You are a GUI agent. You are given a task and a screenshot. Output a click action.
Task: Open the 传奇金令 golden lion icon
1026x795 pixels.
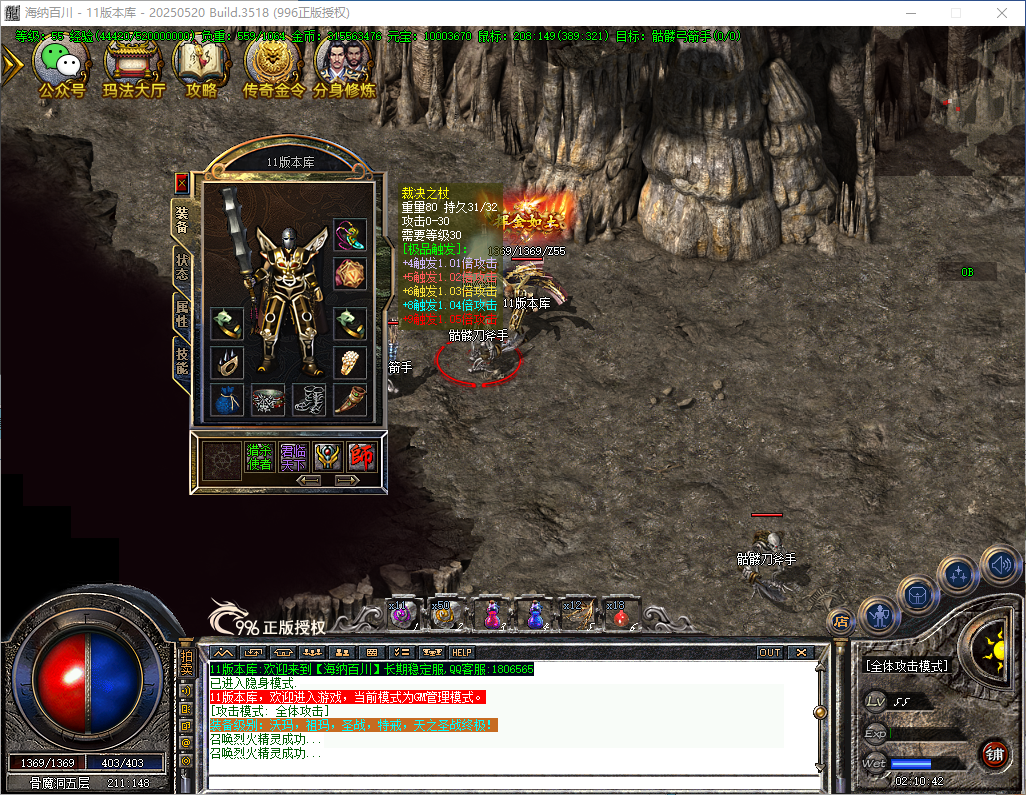coord(271,66)
